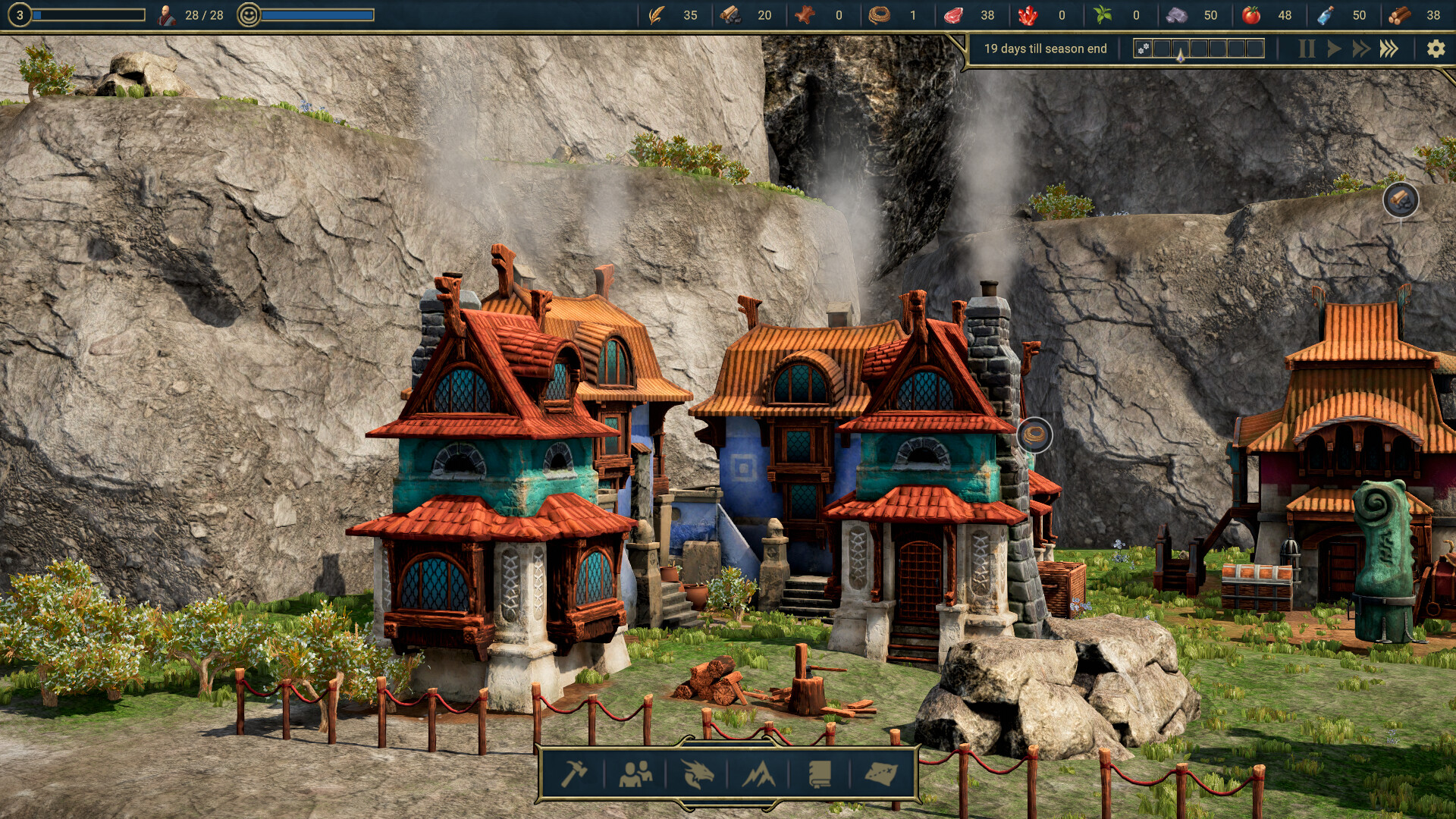Enable normal speed with the single-arrow play button
The image size is (1456, 819).
(1335, 48)
